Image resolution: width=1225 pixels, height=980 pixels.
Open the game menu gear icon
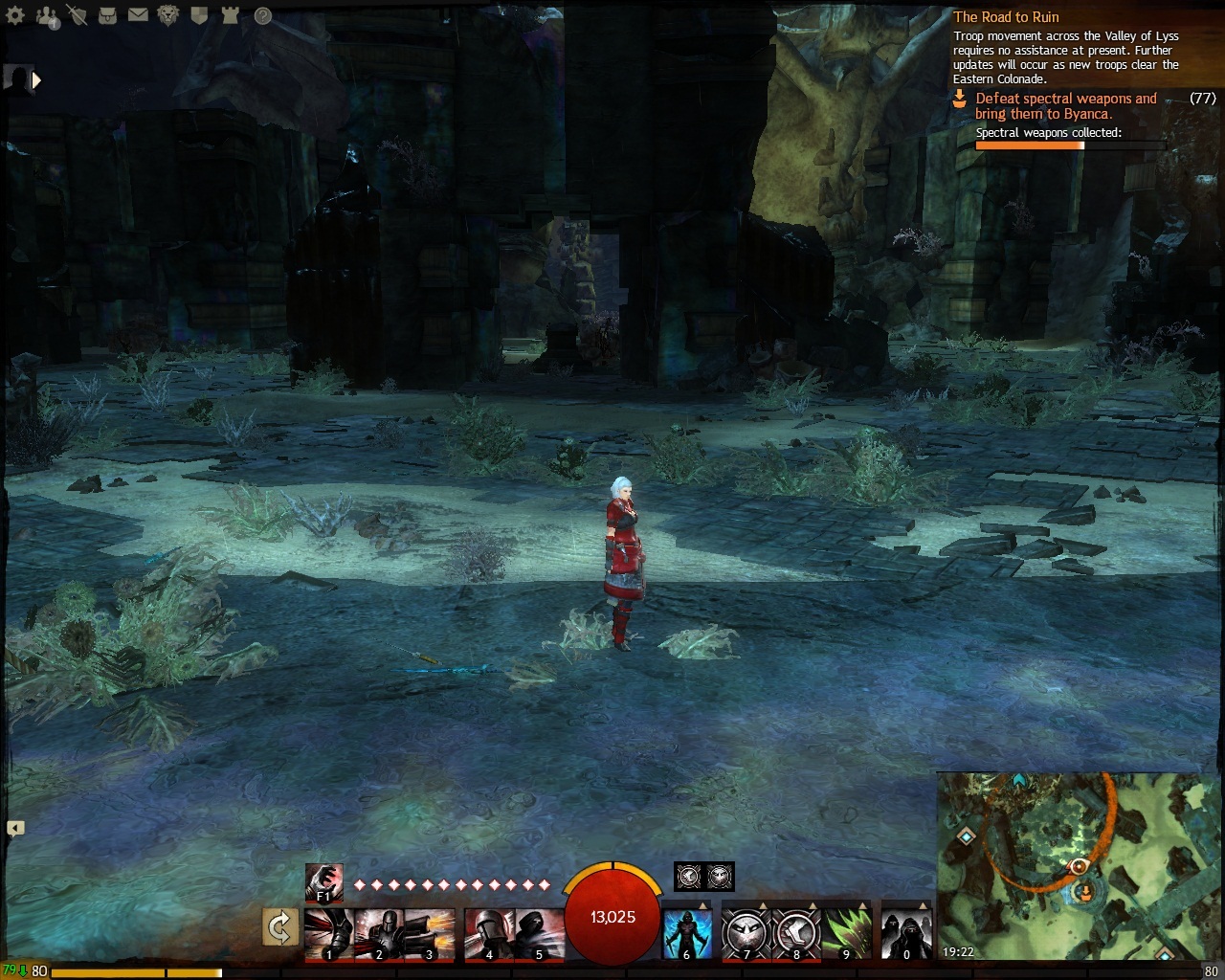[15, 15]
